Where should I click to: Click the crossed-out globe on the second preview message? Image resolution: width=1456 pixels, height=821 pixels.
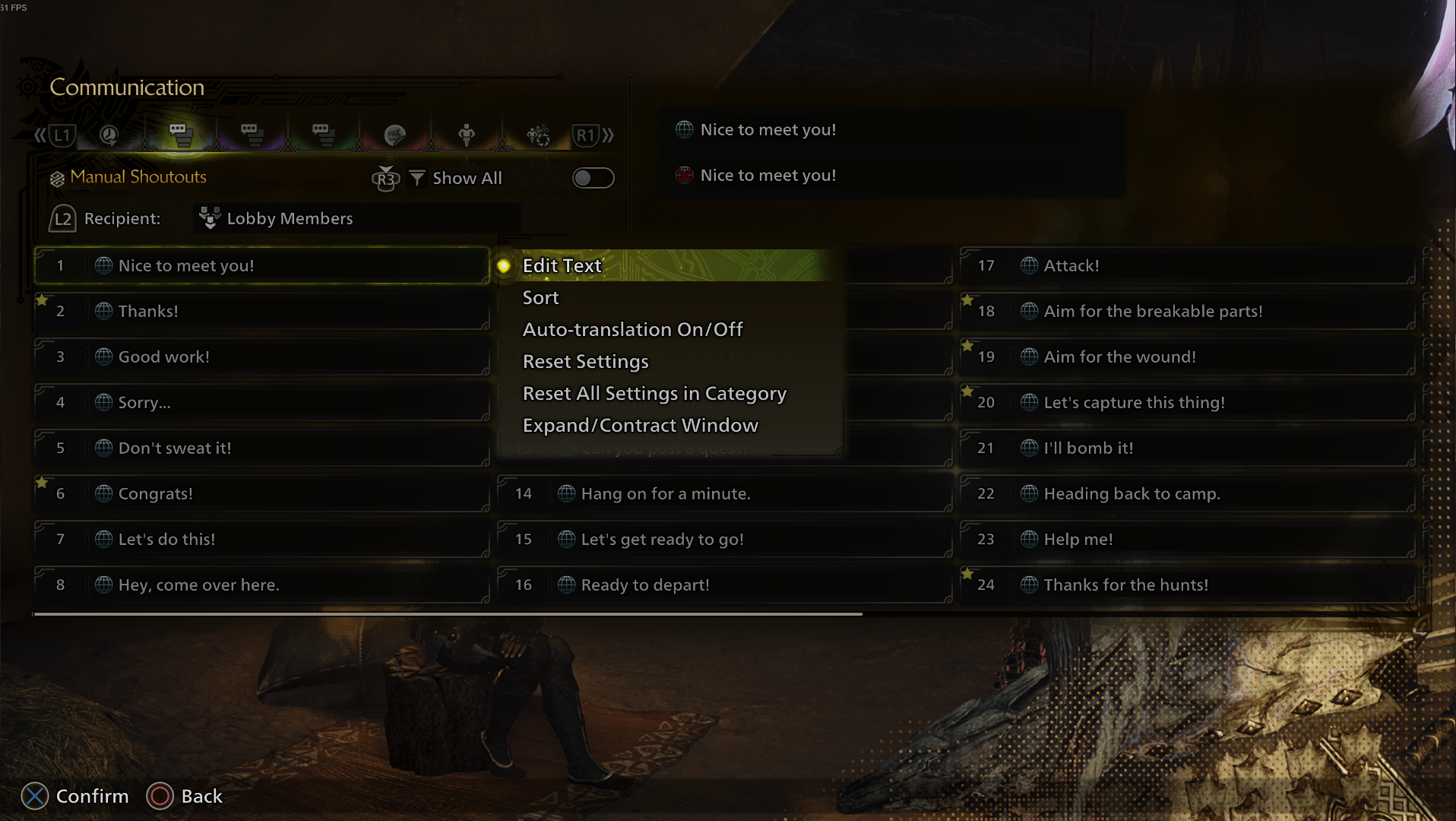[683, 175]
